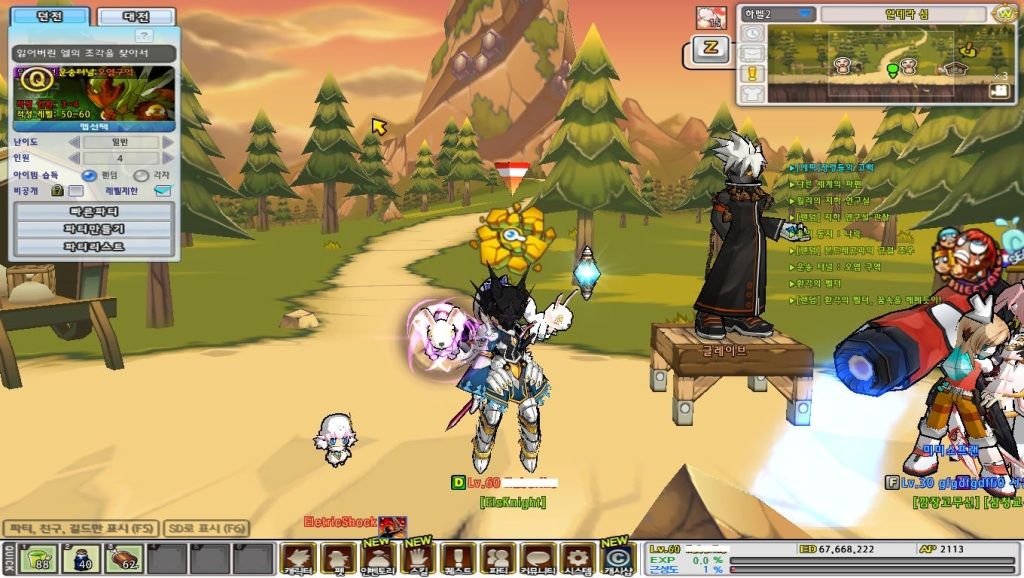The image size is (1024, 578).
Task: Select the 던전 (Dungeon) tab
Action: click(x=48, y=17)
